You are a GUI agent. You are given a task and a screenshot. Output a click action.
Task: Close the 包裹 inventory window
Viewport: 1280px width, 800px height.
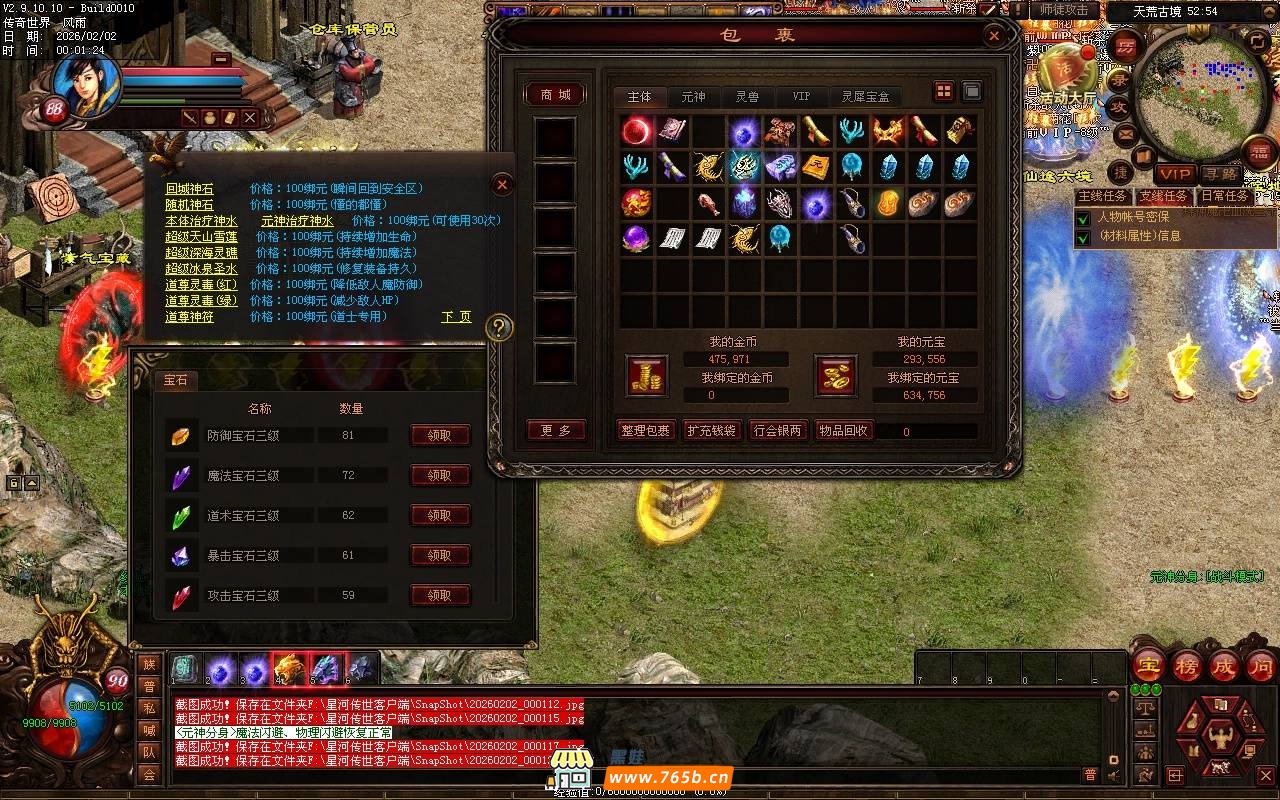(994, 37)
